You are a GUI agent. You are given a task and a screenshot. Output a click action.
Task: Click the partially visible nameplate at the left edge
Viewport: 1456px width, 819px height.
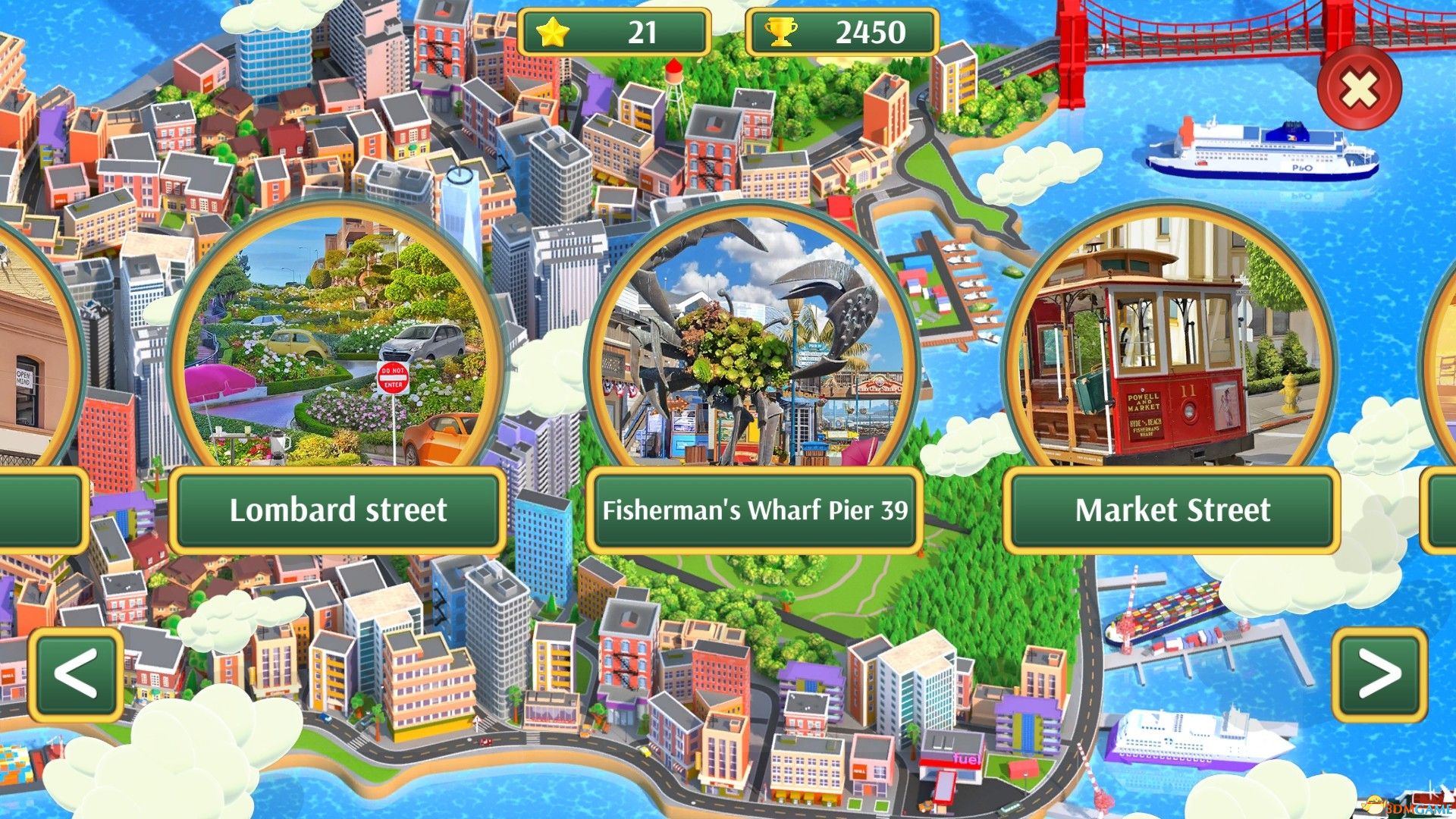coord(38,510)
